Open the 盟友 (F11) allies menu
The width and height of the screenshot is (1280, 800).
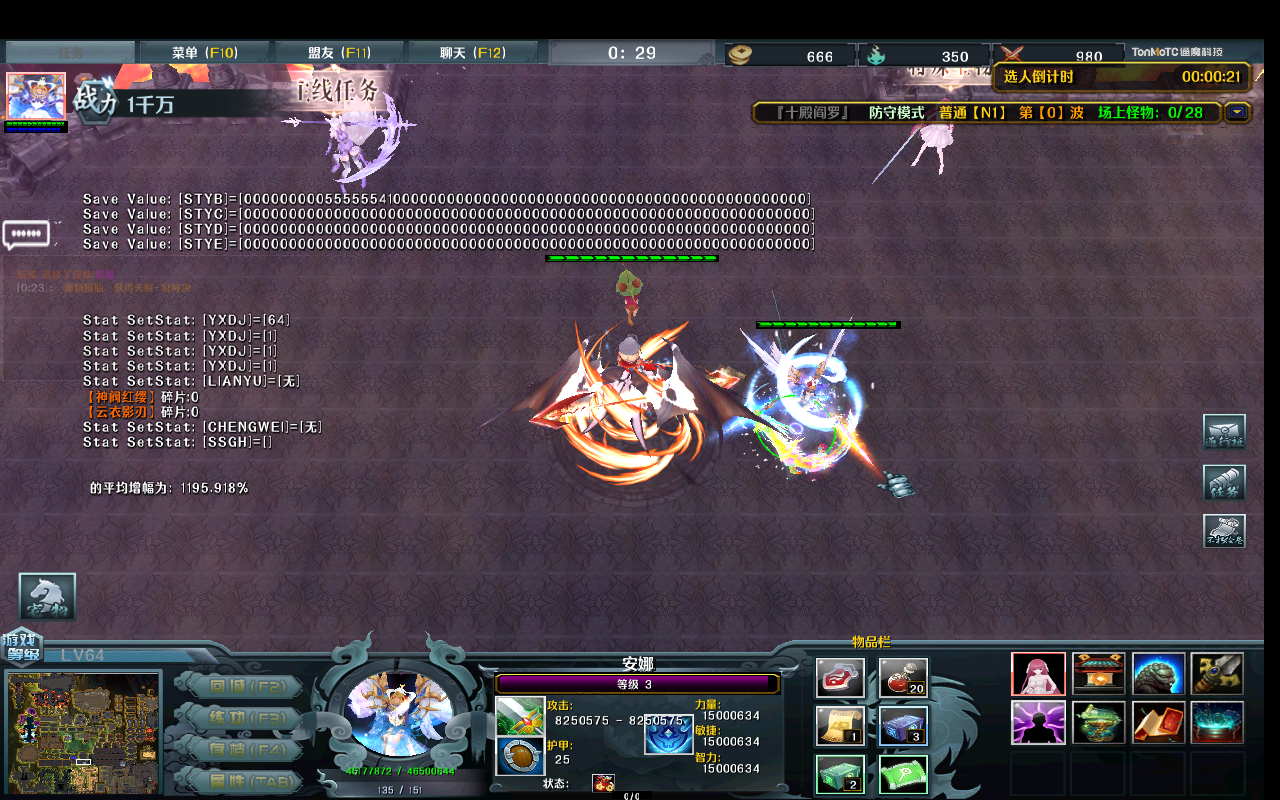[x=337, y=50]
